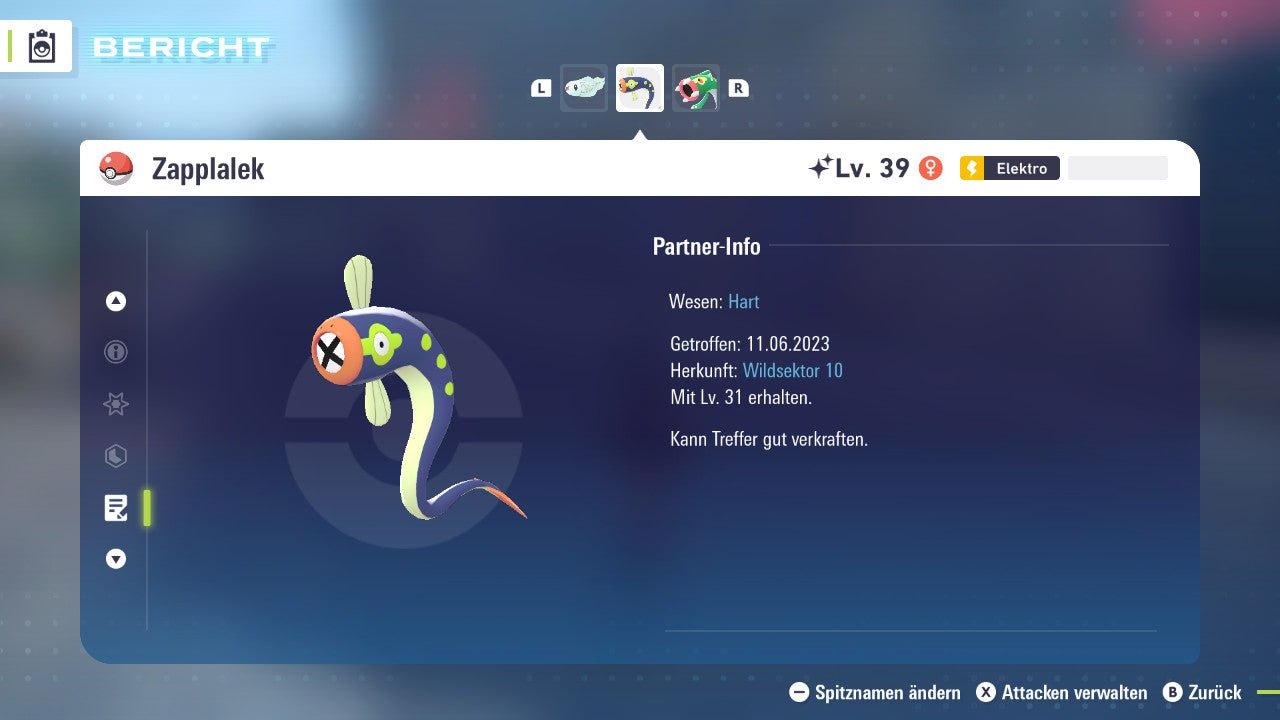
Task: Select the left Pokémon thumbnail at top
Action: (x=584, y=87)
